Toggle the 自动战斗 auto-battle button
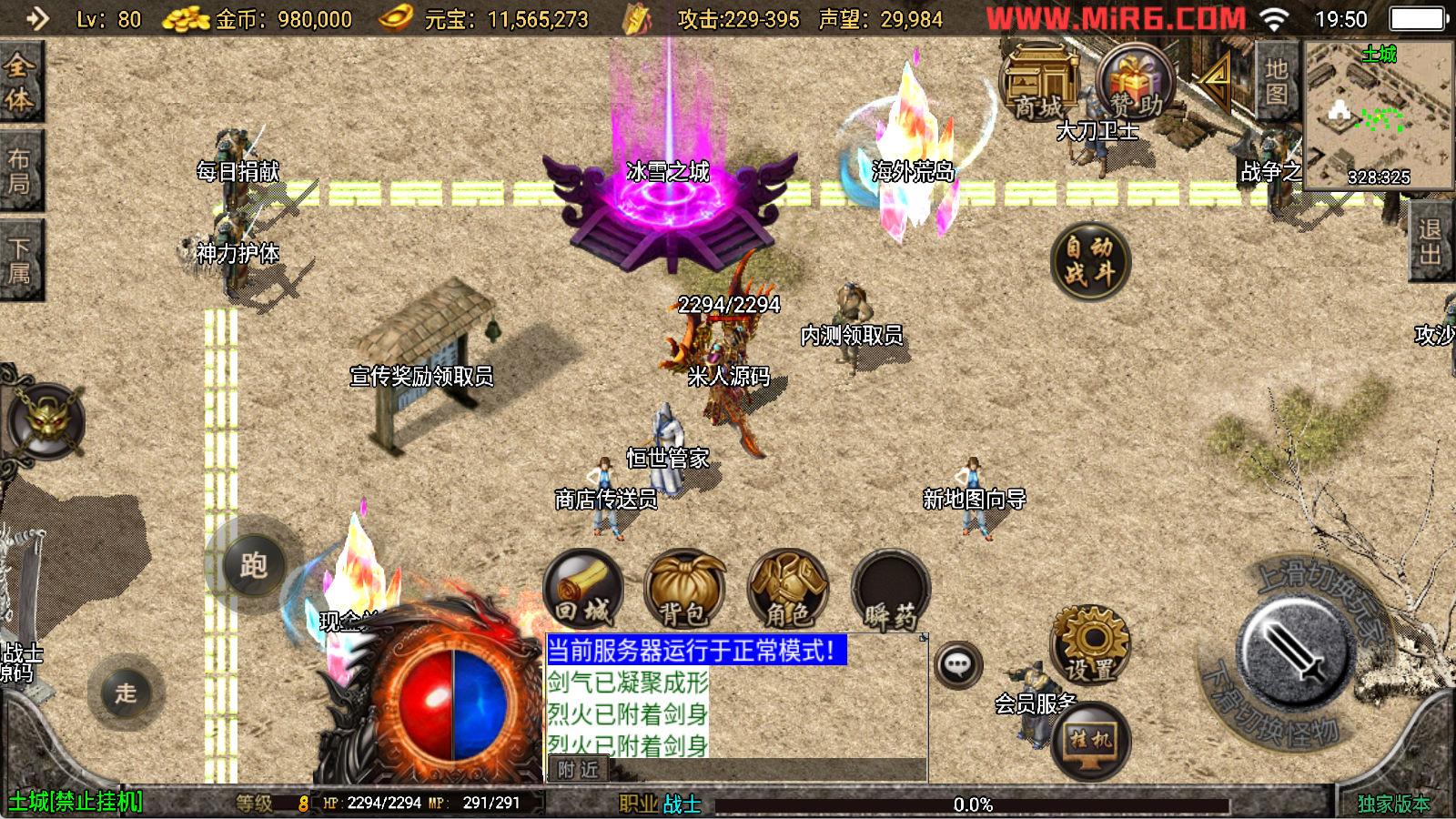This screenshot has width=1456, height=819. pyautogui.click(x=1089, y=261)
